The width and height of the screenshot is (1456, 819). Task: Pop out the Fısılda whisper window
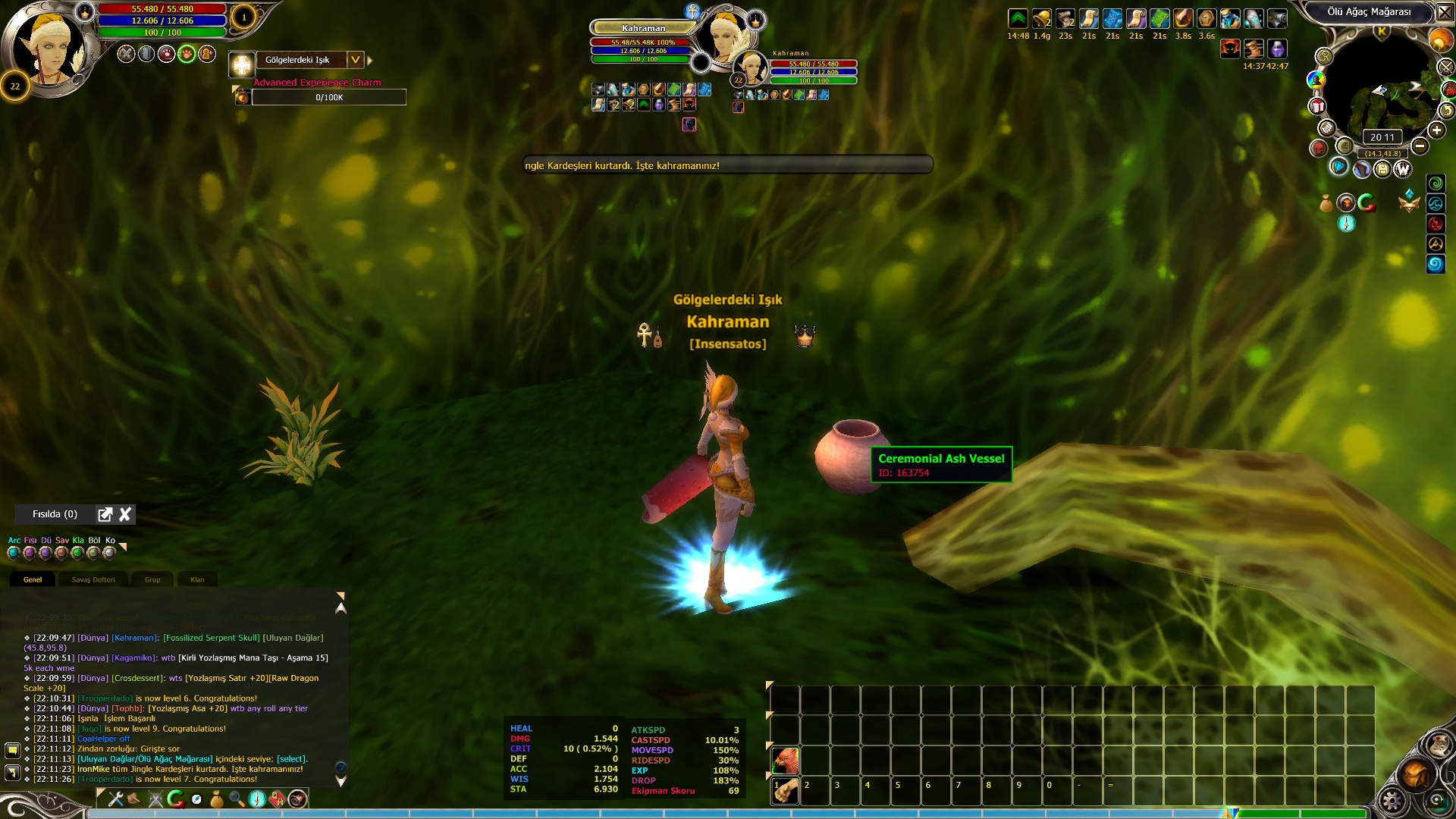tap(105, 515)
